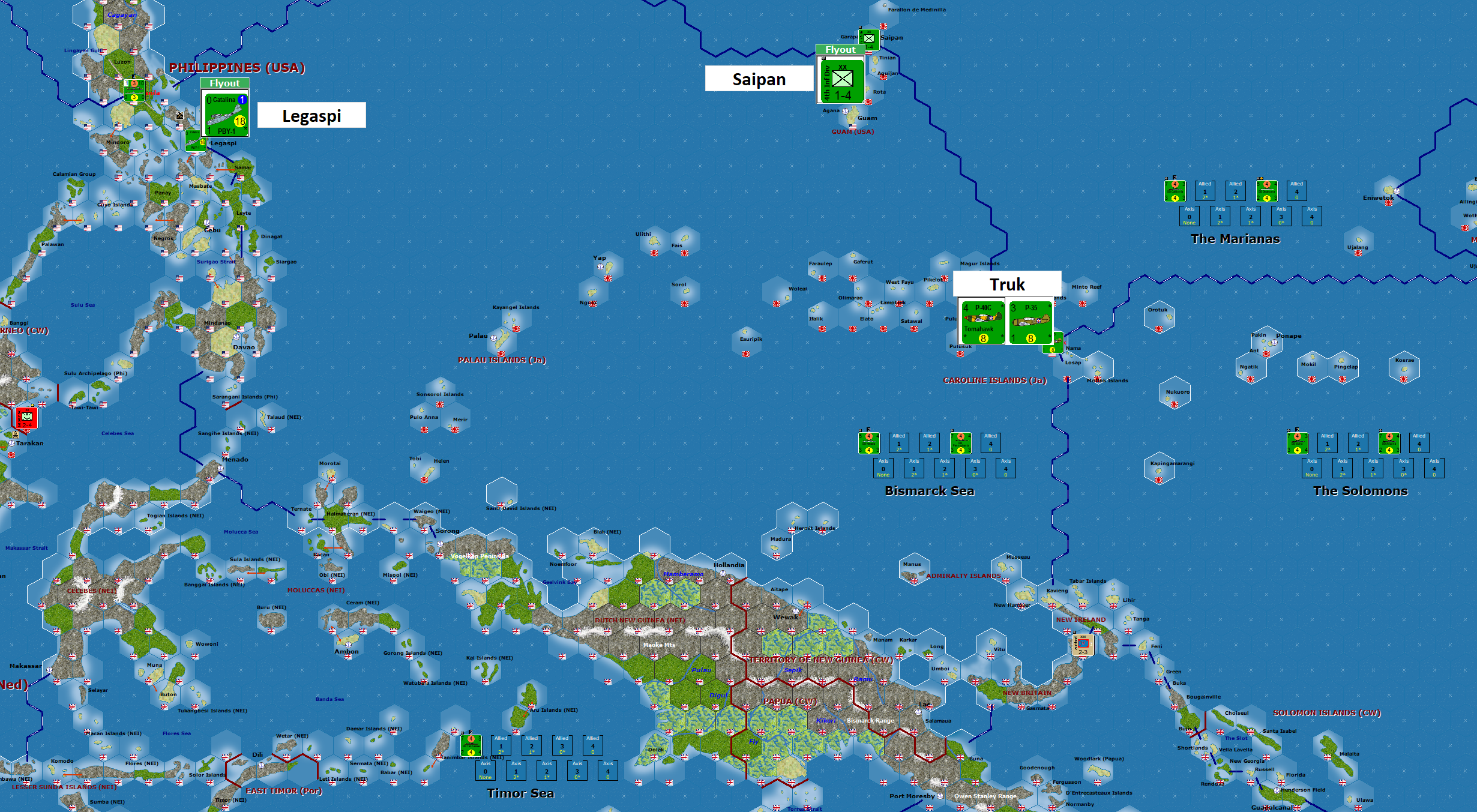Click the Allied 1 box in Timor Sea

point(501,745)
